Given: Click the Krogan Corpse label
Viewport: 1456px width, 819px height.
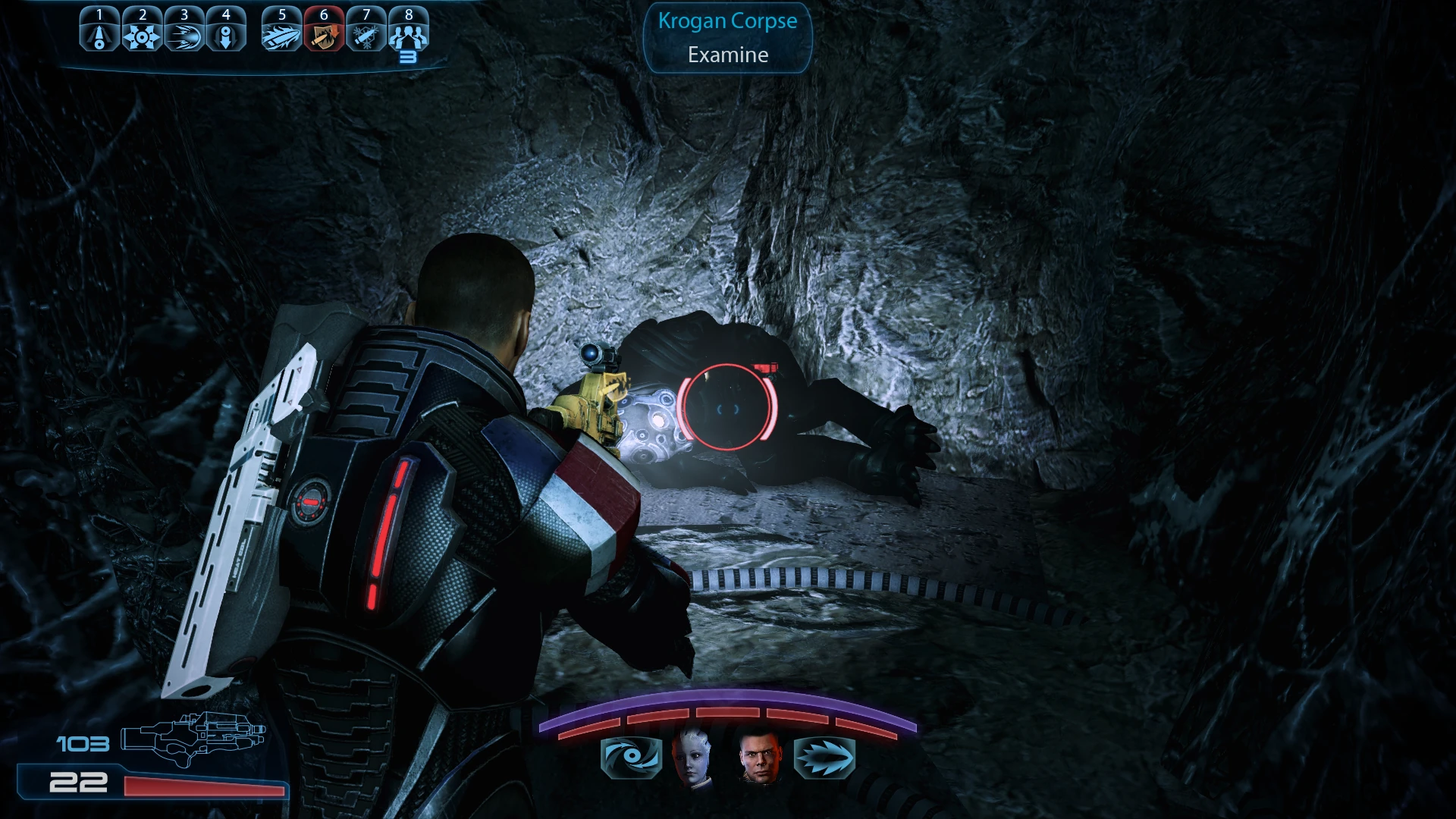Looking at the screenshot, I should tap(726, 21).
